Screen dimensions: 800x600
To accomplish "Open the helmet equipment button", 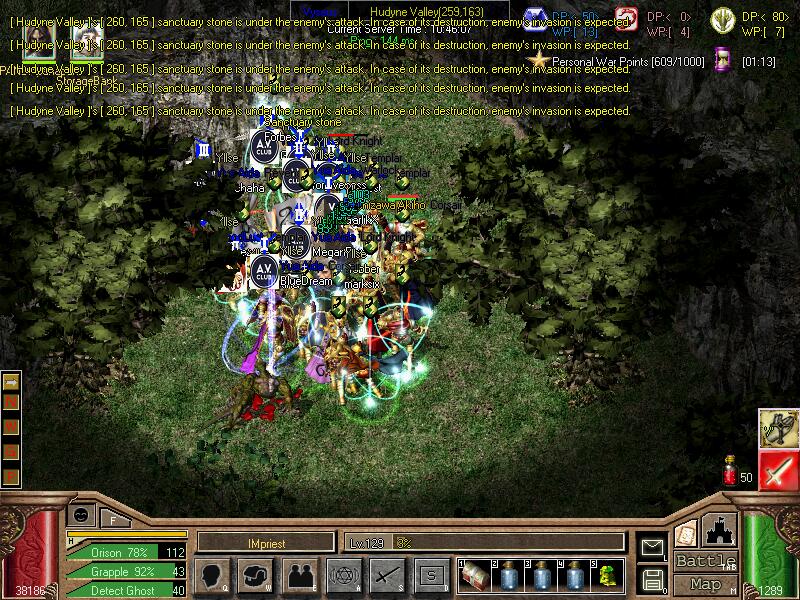I will click(x=256, y=575).
